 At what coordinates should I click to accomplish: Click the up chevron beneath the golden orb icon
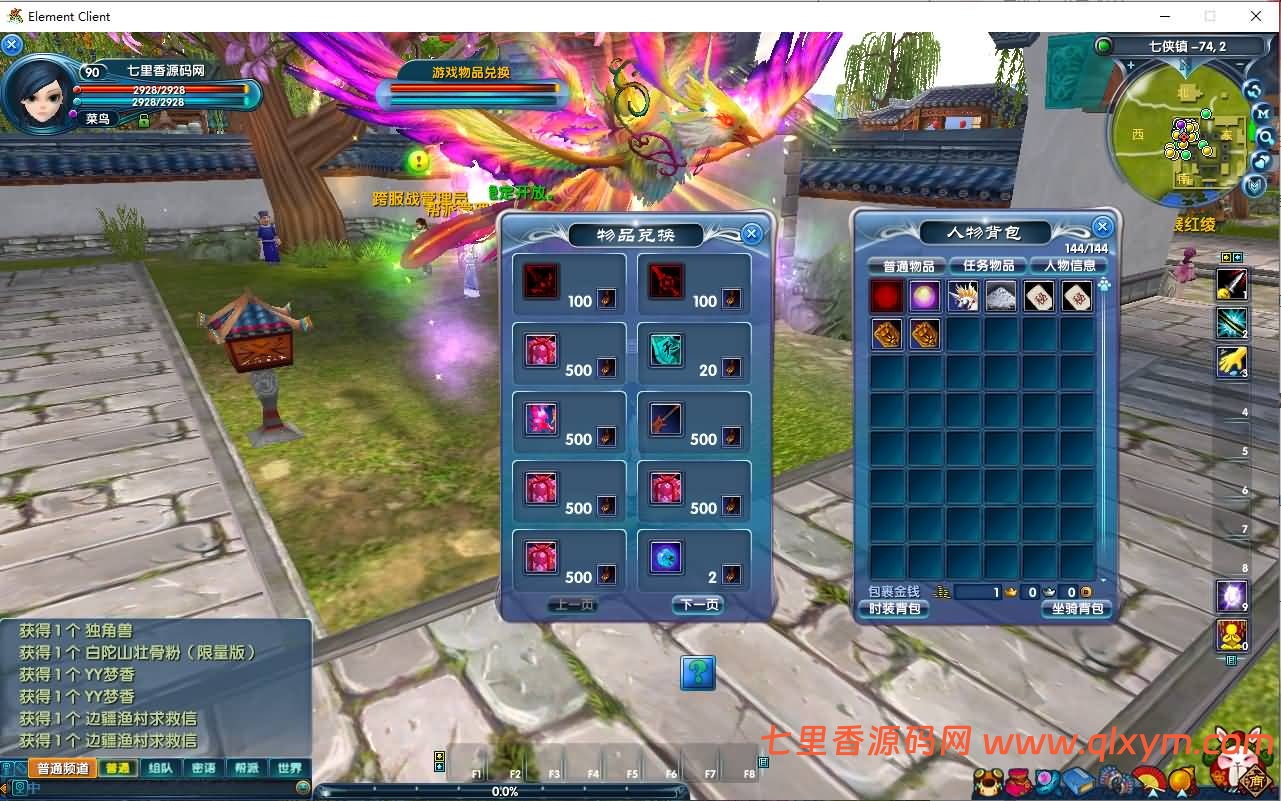pos(1183,793)
